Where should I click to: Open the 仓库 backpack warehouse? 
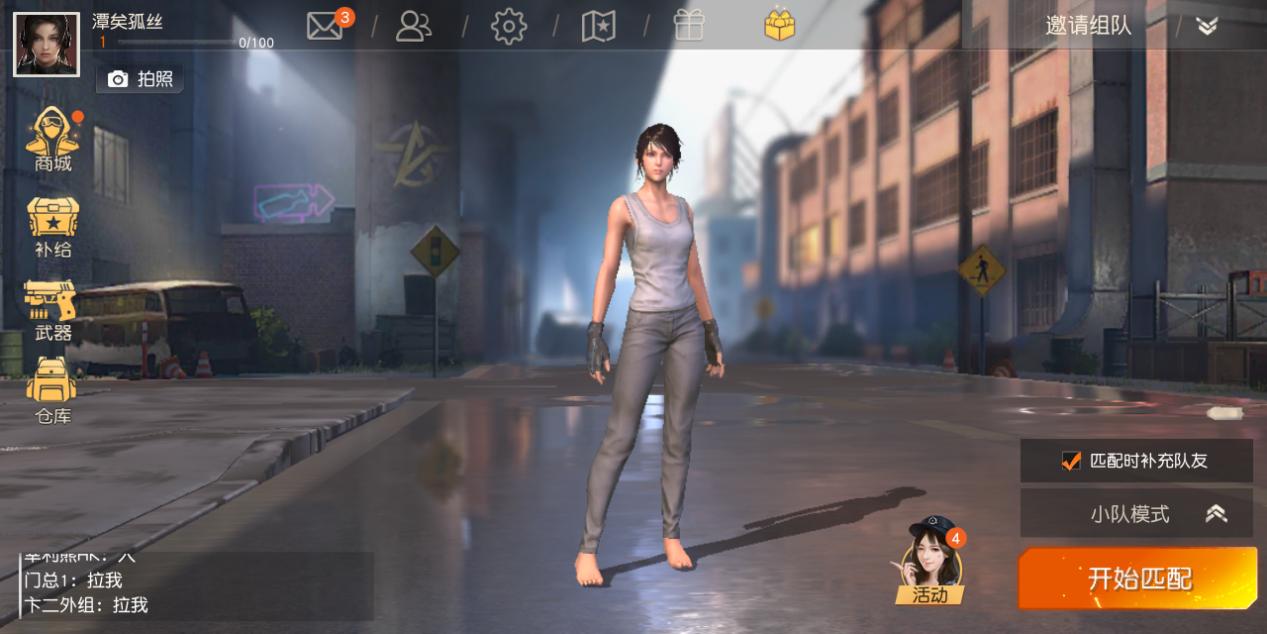(52, 391)
